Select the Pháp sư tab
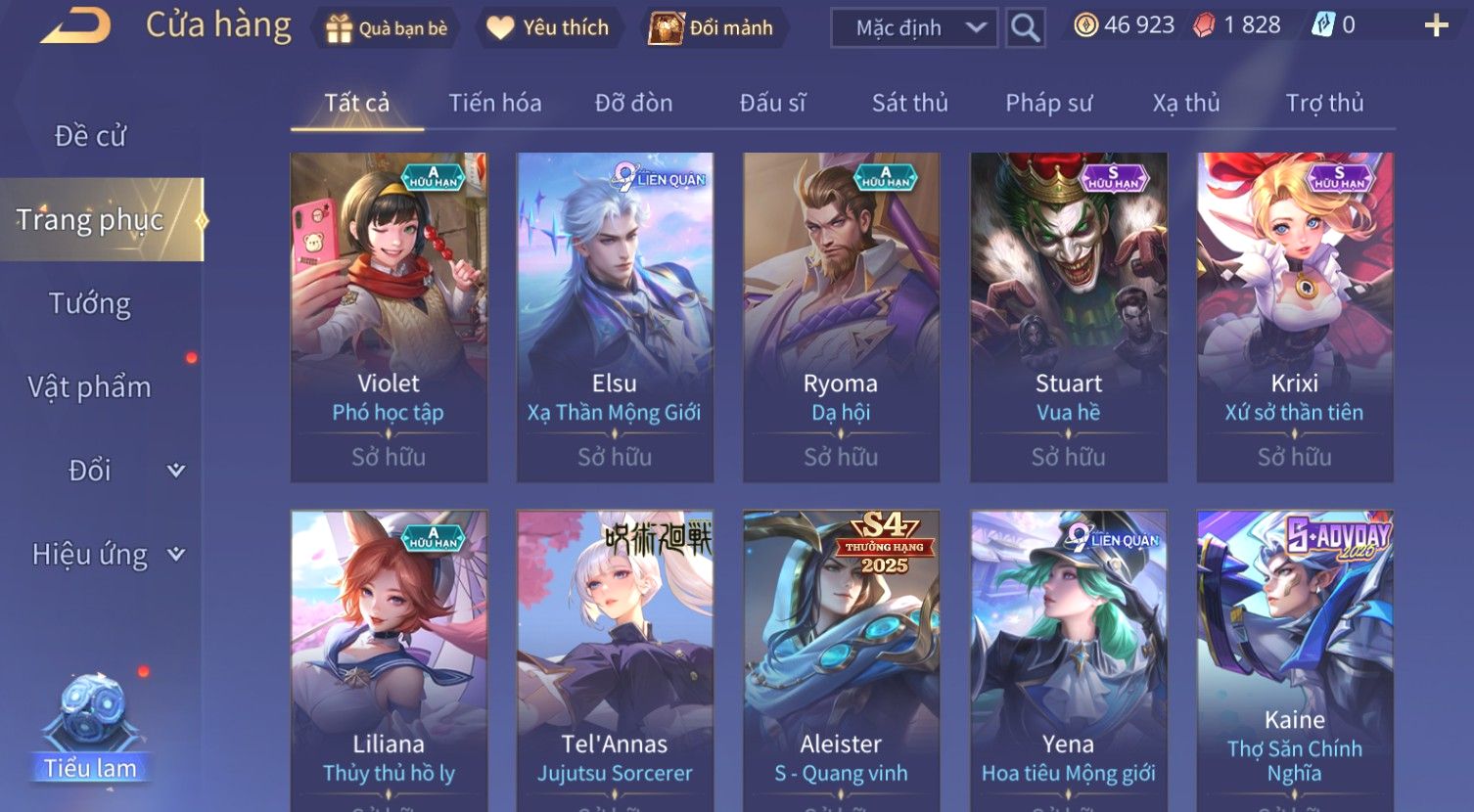Screen dimensions: 1474x812 [1048, 103]
